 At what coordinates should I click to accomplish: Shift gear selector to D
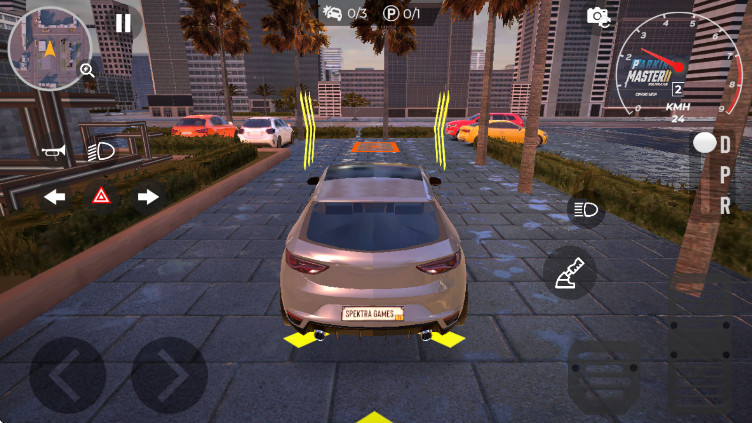(725, 145)
